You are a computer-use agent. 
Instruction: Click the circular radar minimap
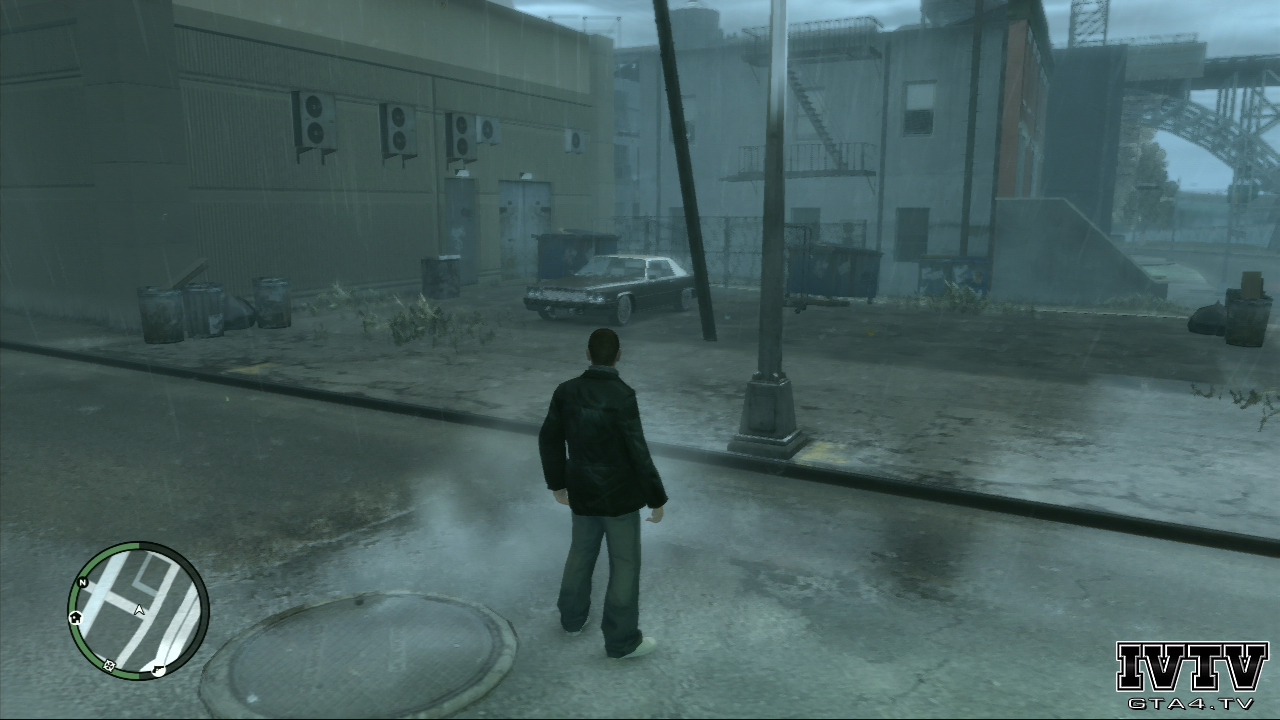click(x=138, y=611)
